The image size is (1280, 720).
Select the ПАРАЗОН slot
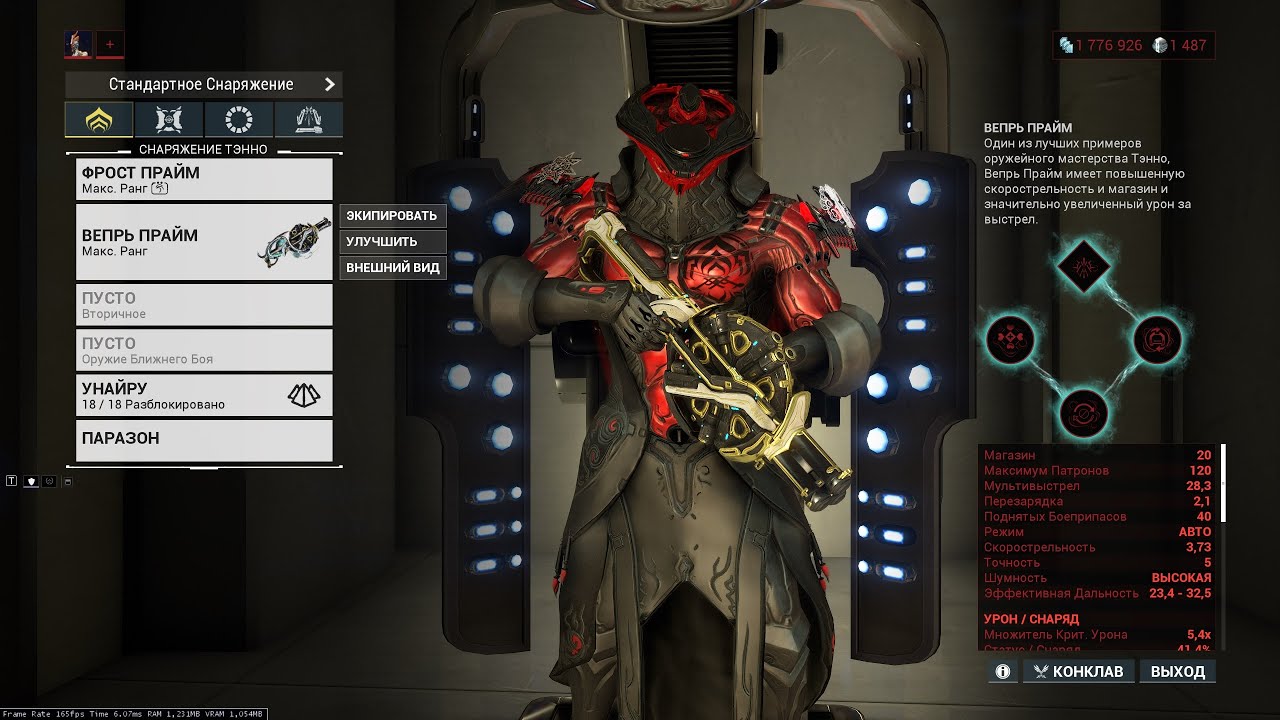[x=204, y=440]
